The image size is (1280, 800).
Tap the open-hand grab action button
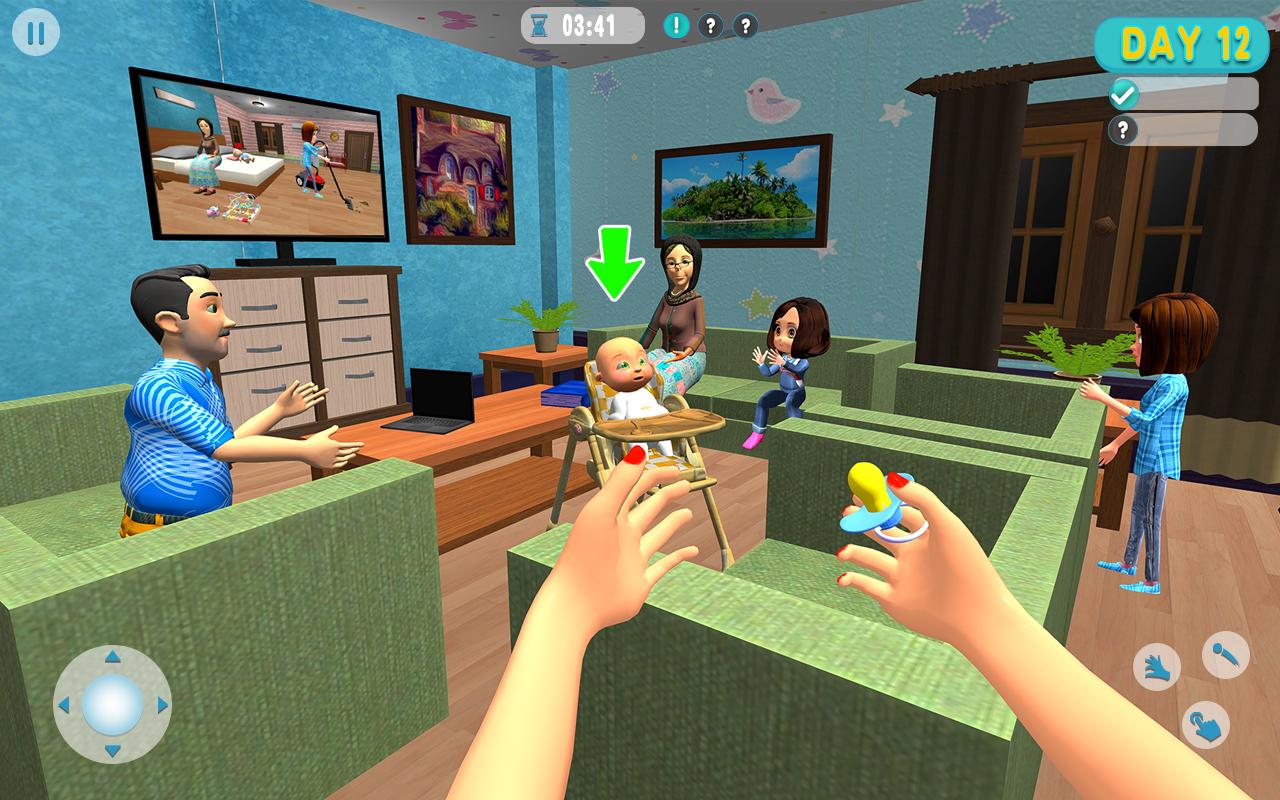[x=1157, y=666]
